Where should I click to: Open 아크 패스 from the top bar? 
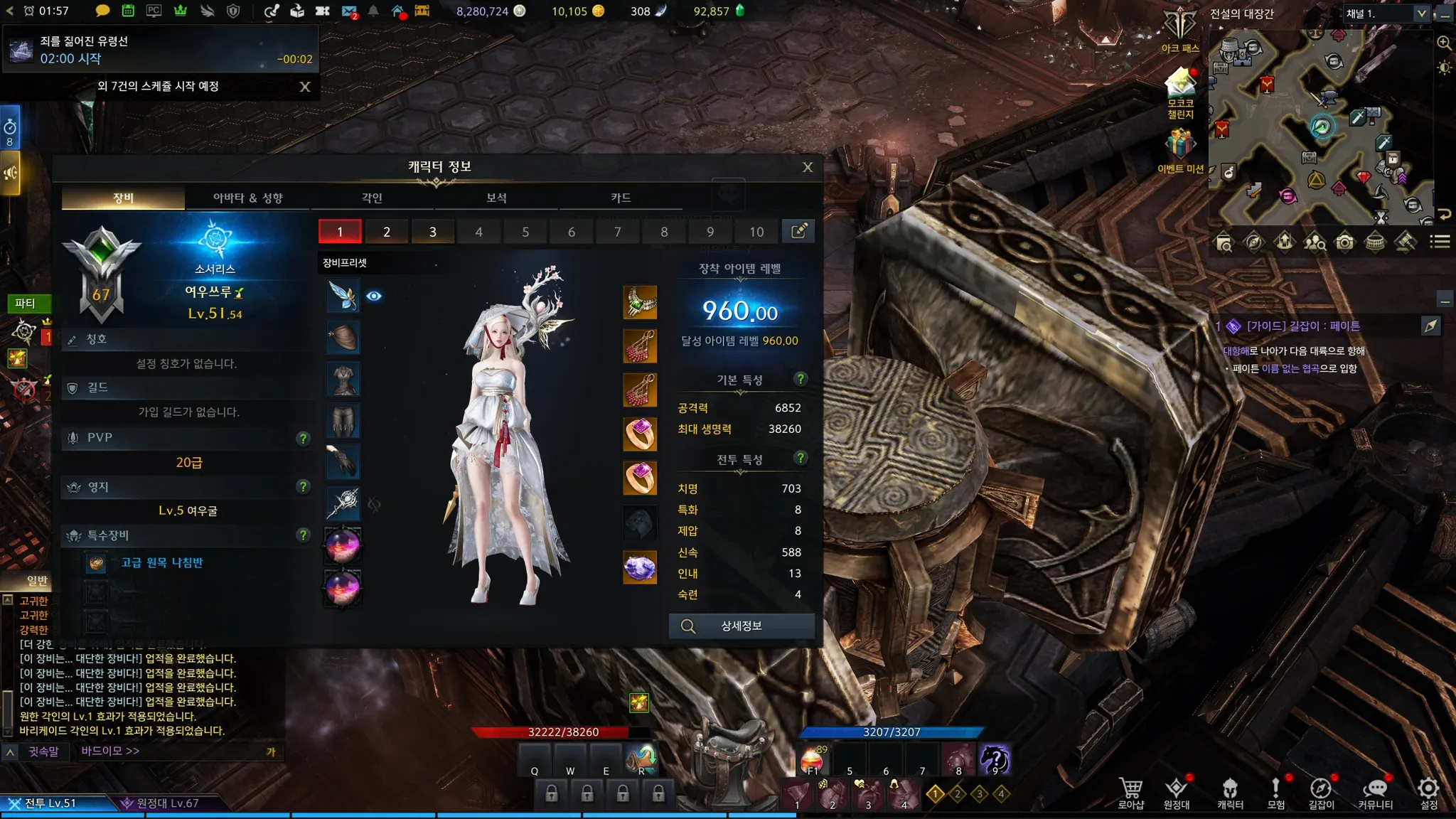point(1179,30)
